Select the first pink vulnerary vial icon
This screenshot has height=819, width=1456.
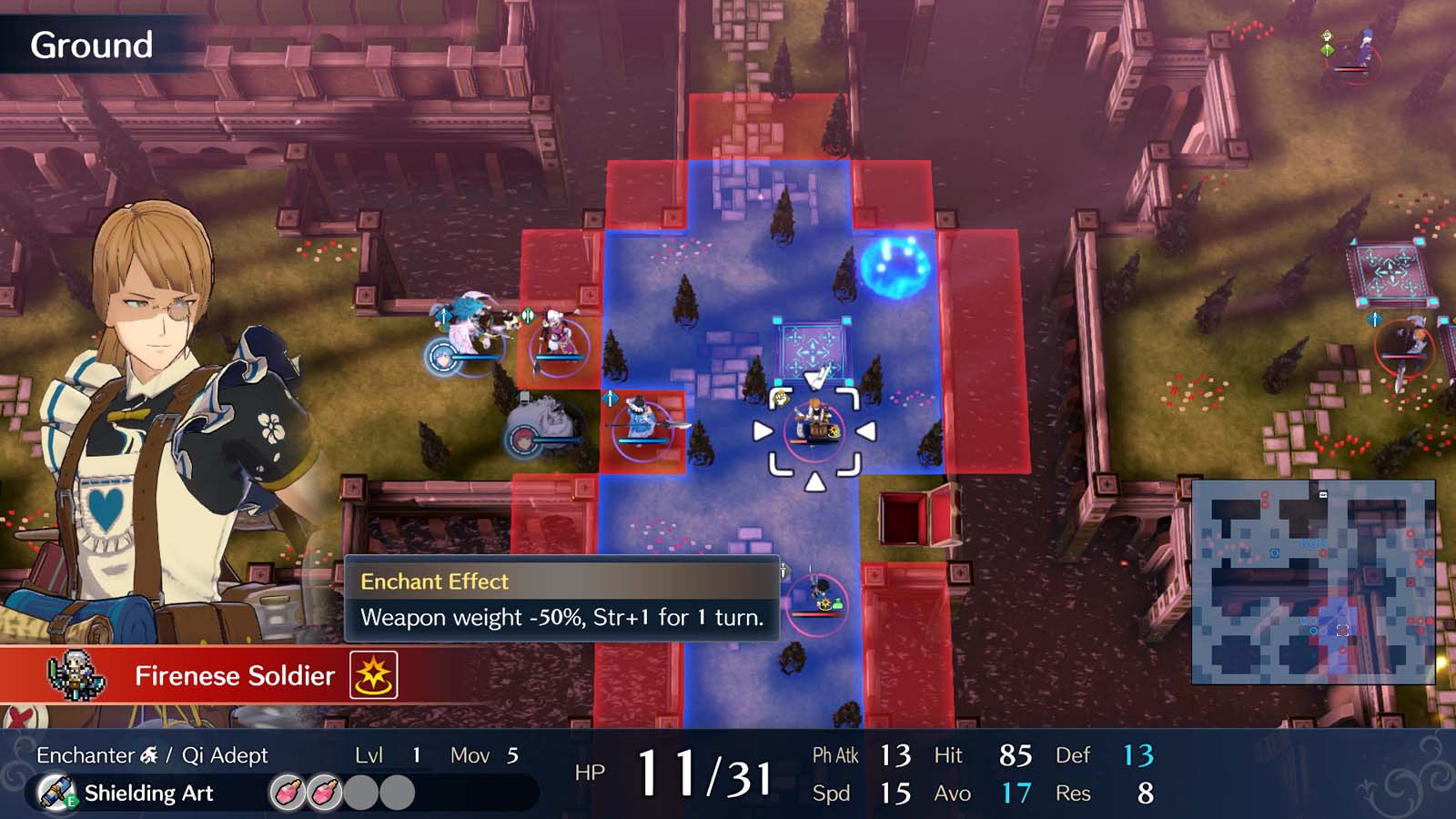(x=288, y=792)
